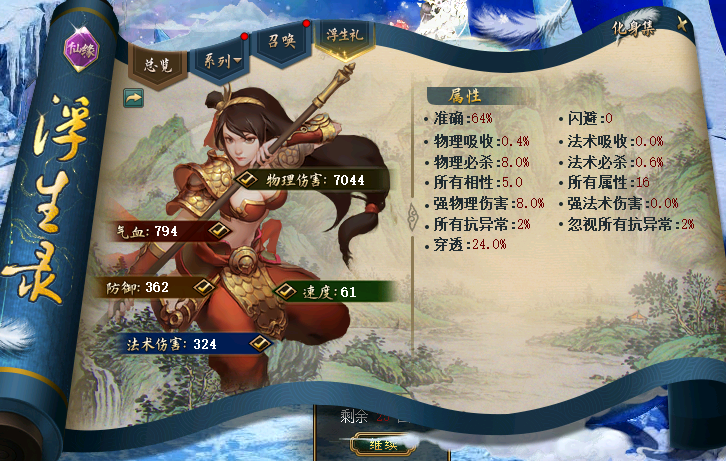726x461 pixels.
Task: Toggle the 法术伤害 checkmark icon
Action: pyautogui.click(x=261, y=343)
